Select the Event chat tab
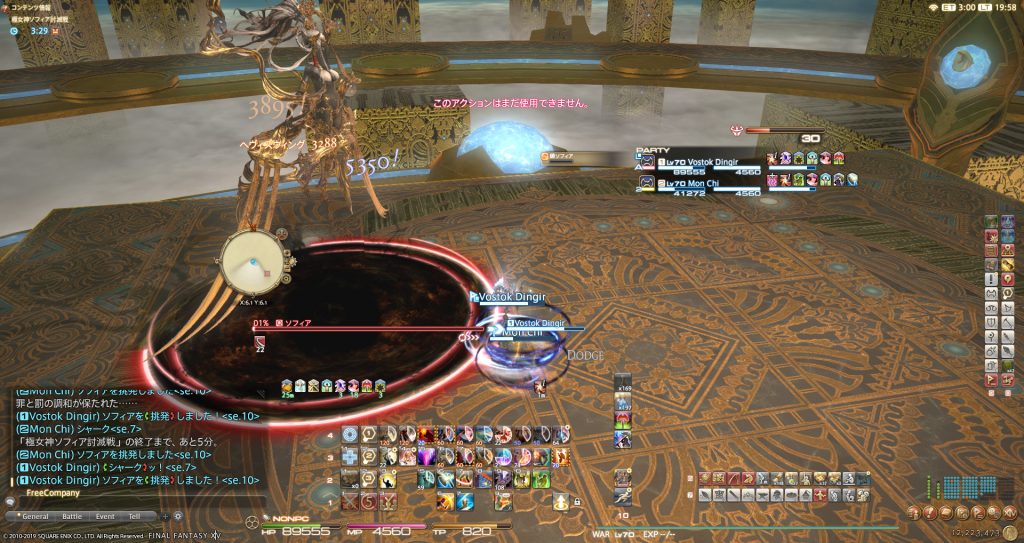The image size is (1024, 543). tap(105, 516)
